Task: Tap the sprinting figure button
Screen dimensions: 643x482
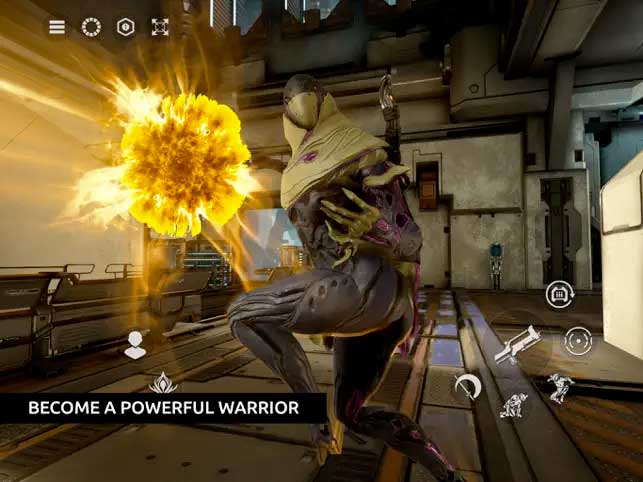Action: point(560,387)
